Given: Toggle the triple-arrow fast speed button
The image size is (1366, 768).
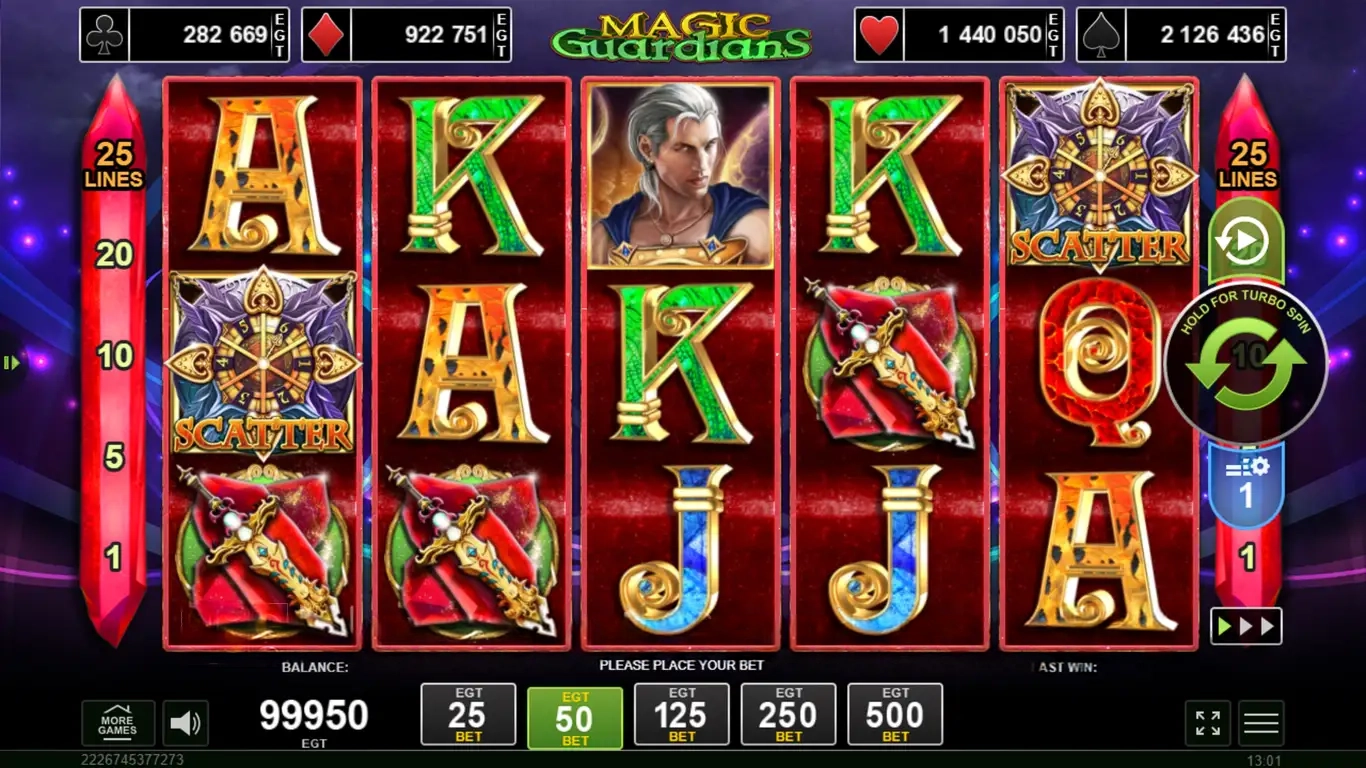Looking at the screenshot, I should (x=1245, y=626).
